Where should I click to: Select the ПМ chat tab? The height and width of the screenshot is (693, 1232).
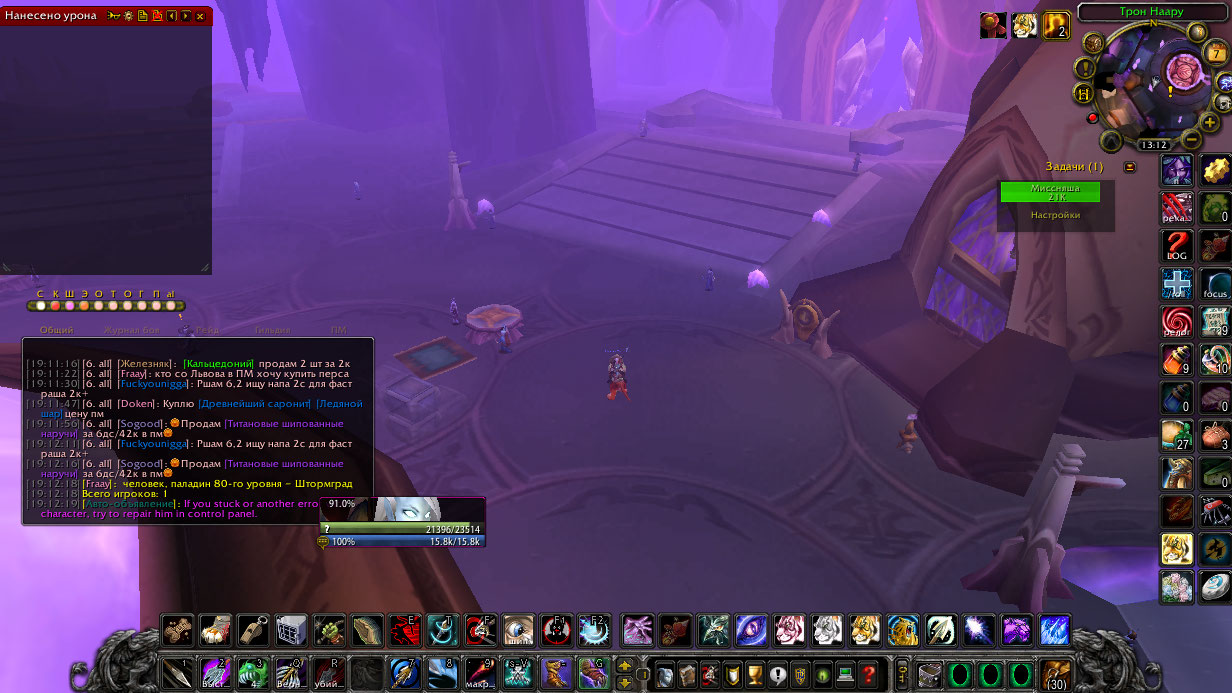click(x=339, y=329)
